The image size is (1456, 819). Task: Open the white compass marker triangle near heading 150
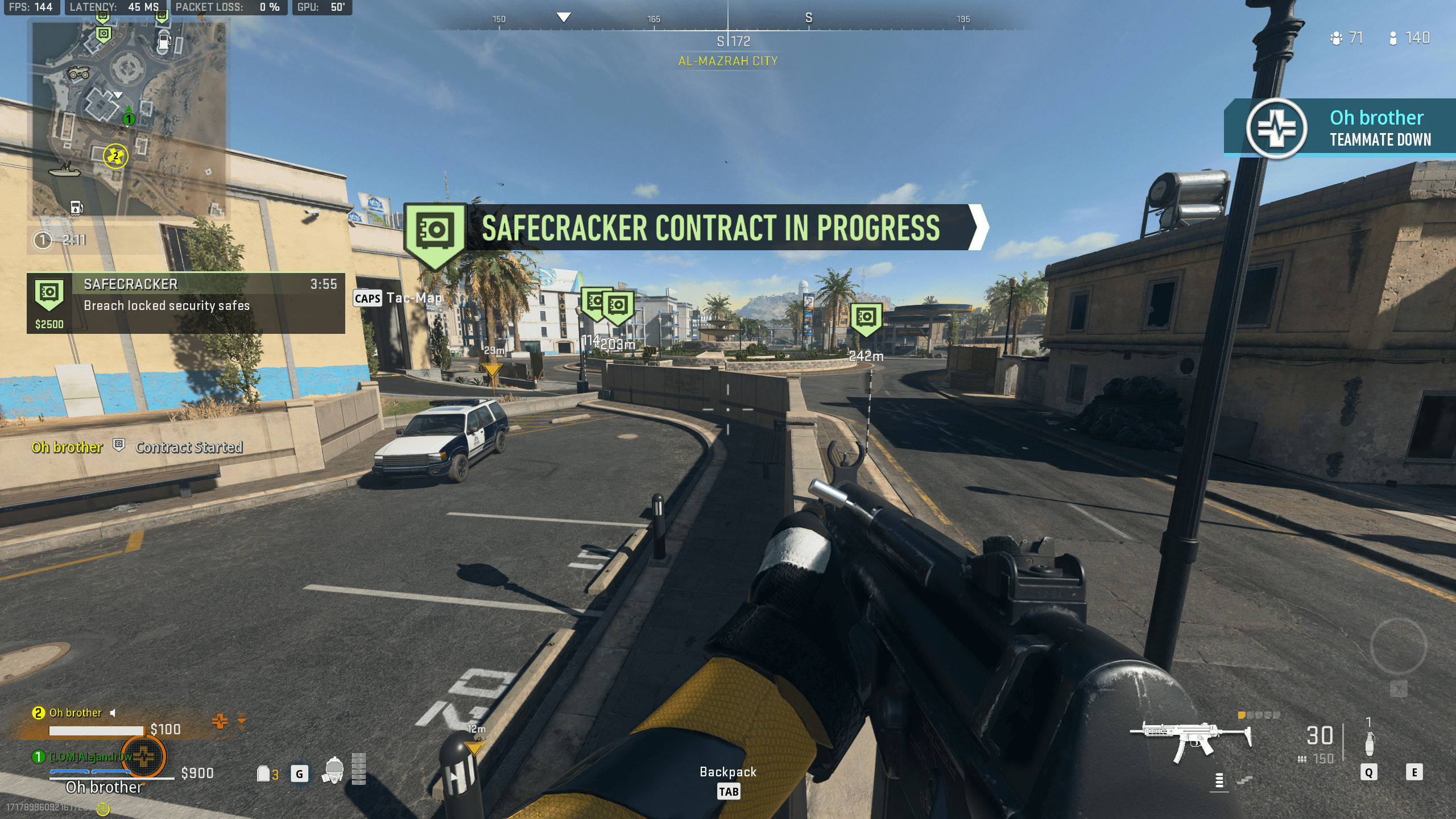coord(562,18)
